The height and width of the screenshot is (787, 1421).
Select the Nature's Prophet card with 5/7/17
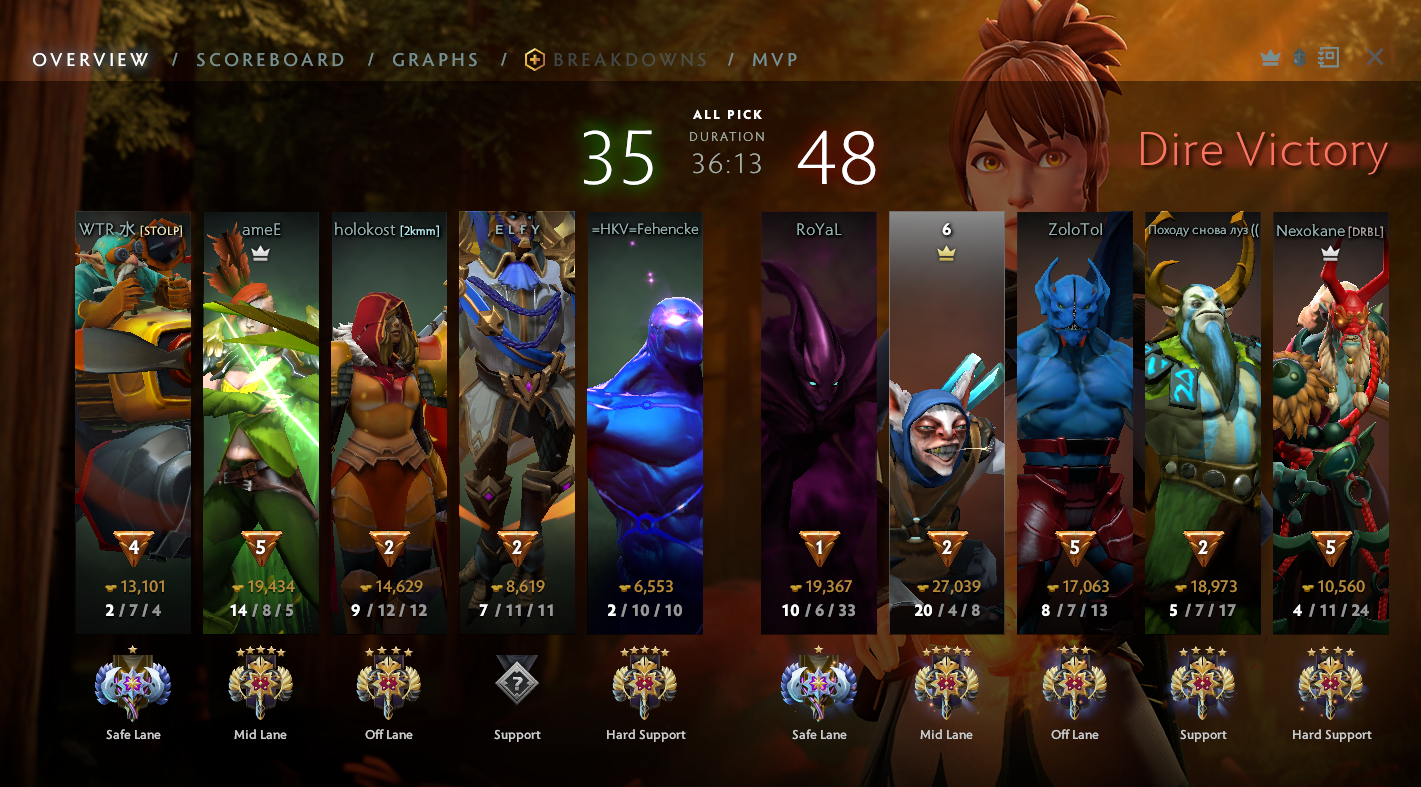[x=1203, y=420]
